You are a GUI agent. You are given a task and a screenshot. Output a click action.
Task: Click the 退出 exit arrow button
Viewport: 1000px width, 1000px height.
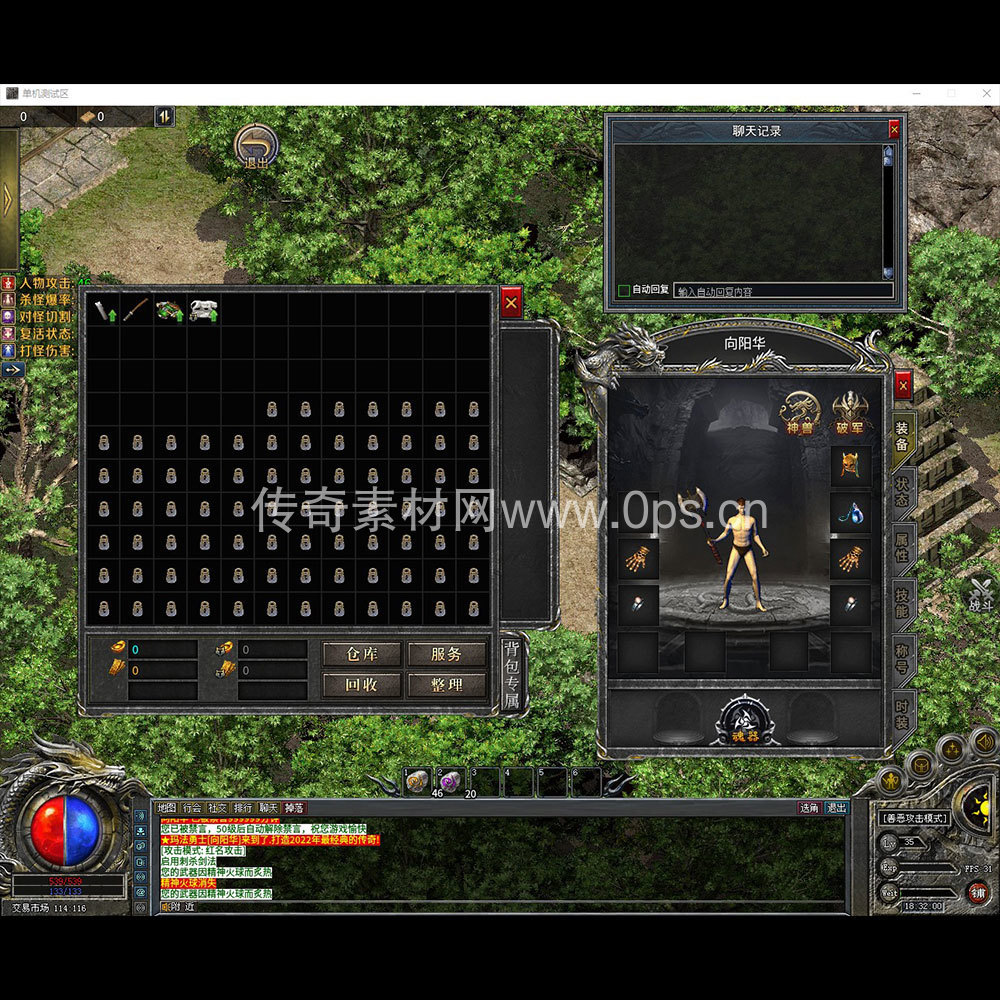coord(257,147)
